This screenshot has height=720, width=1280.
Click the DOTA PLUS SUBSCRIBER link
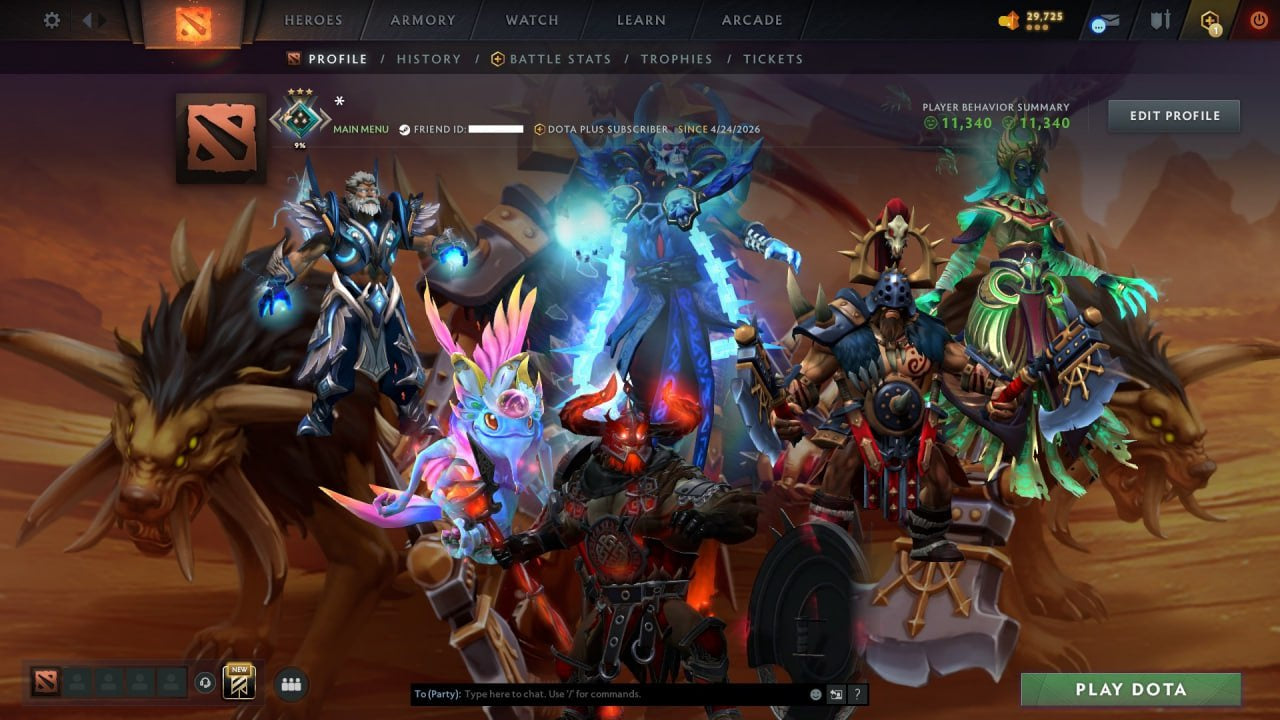600,128
